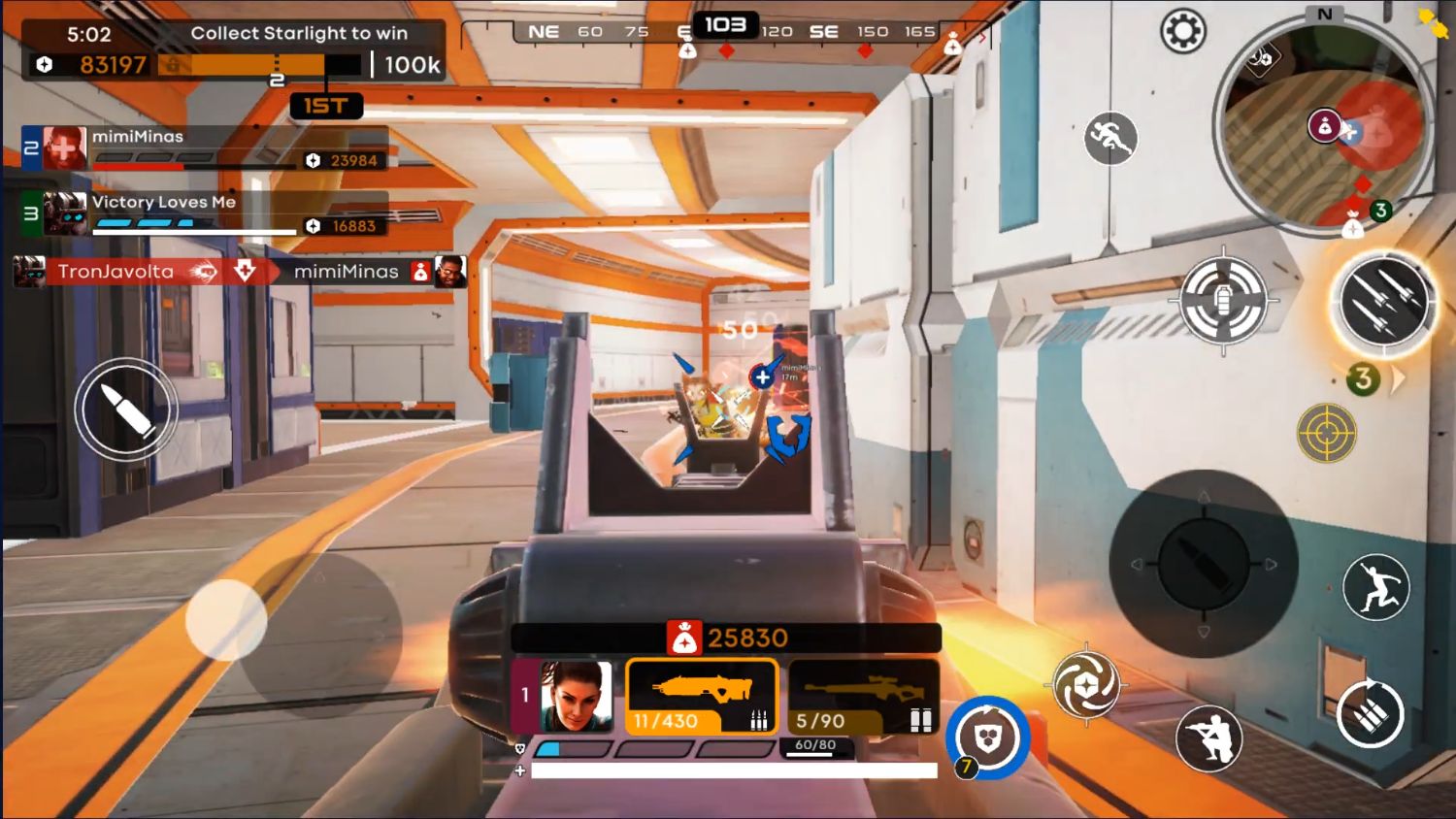Toggle the left-side bullet fire button
The image size is (1456, 819).
click(127, 409)
